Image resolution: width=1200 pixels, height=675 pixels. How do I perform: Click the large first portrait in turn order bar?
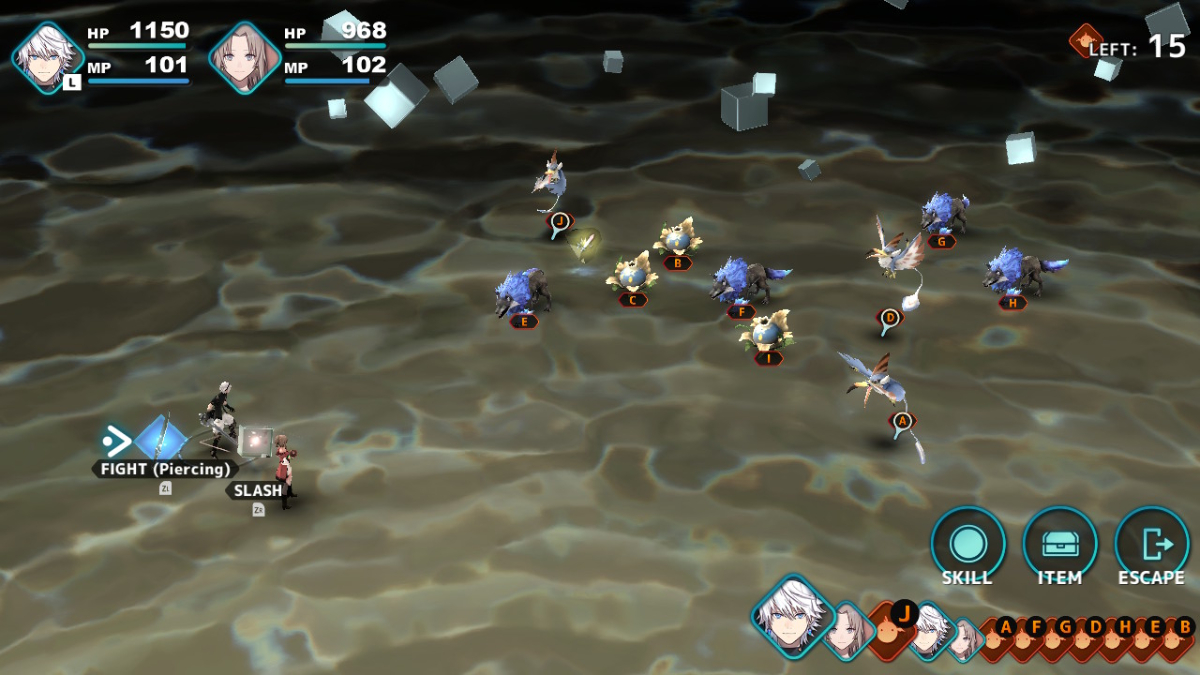[793, 615]
